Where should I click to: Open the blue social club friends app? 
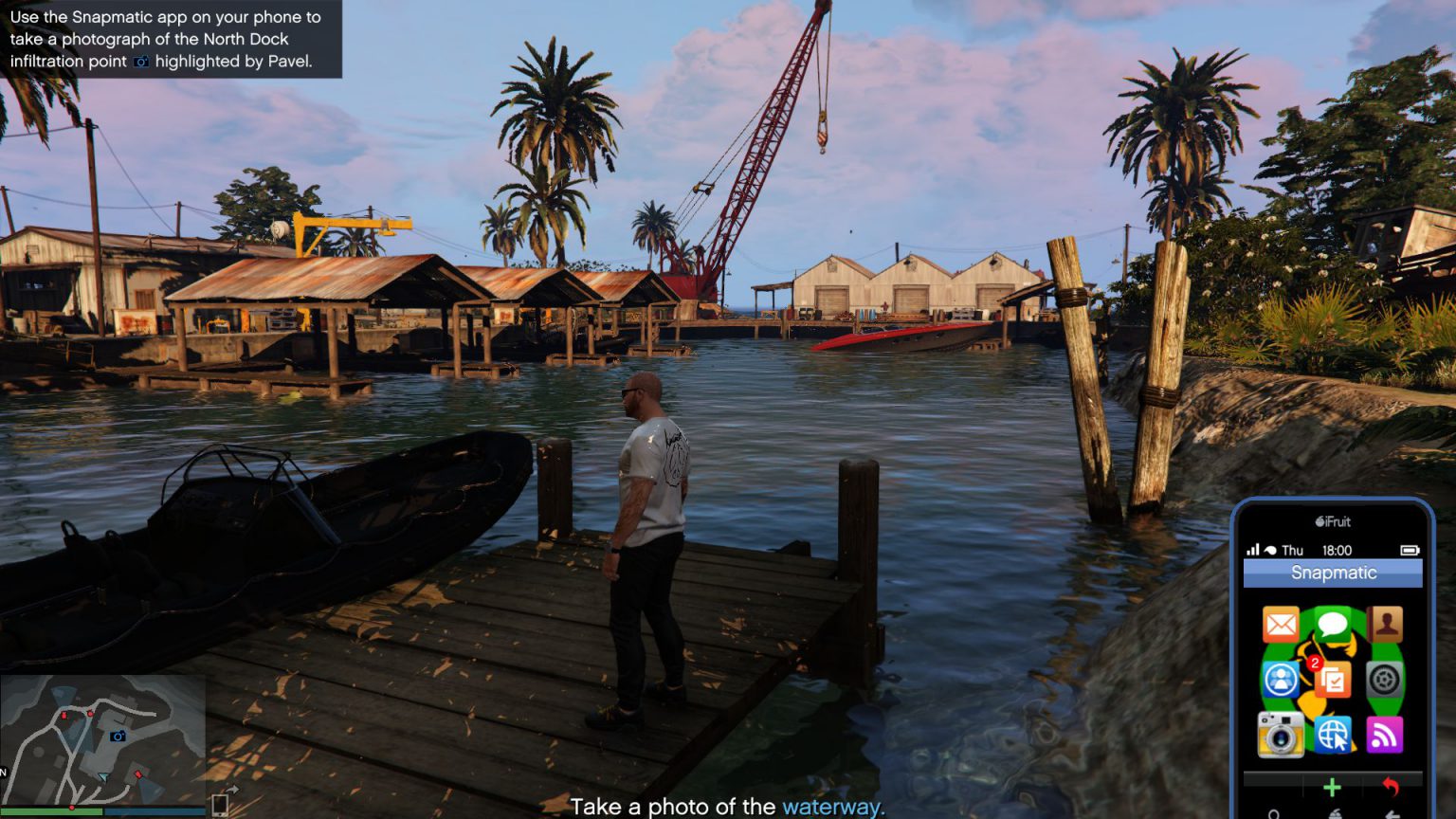1280,679
